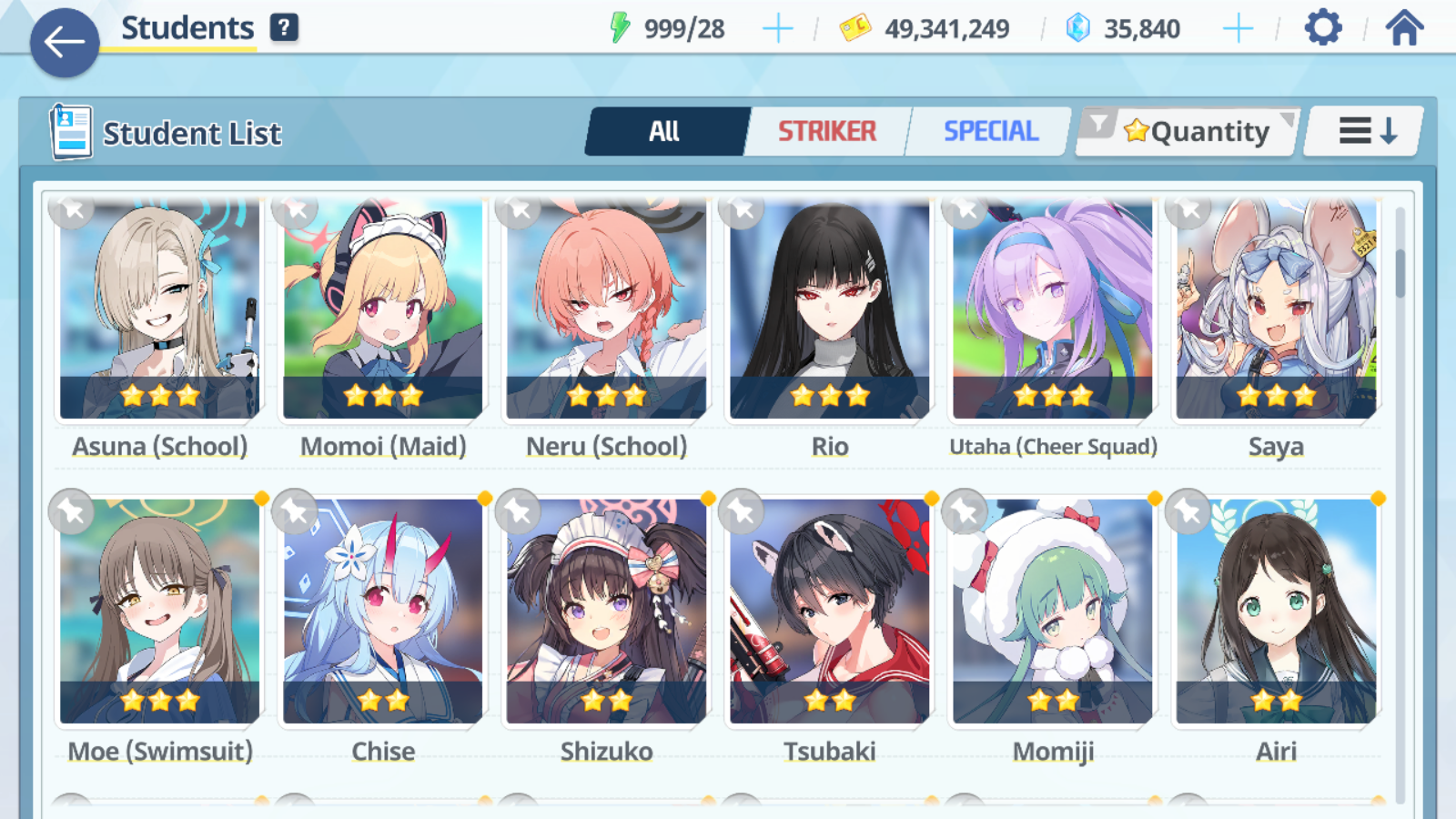The width and height of the screenshot is (1456, 819).
Task: Show All students tab
Action: pos(665,132)
